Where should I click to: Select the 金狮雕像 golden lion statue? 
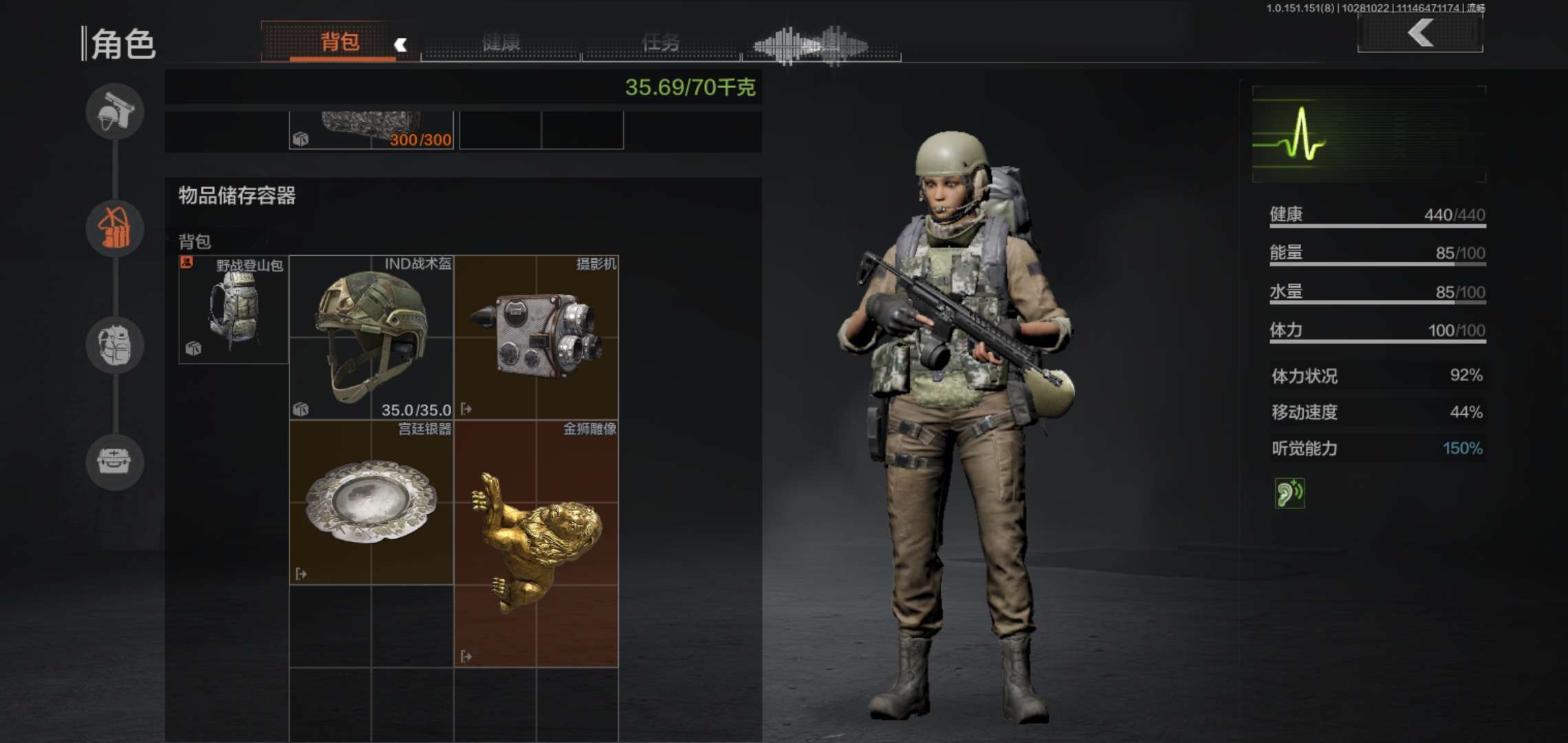pyautogui.click(x=536, y=543)
